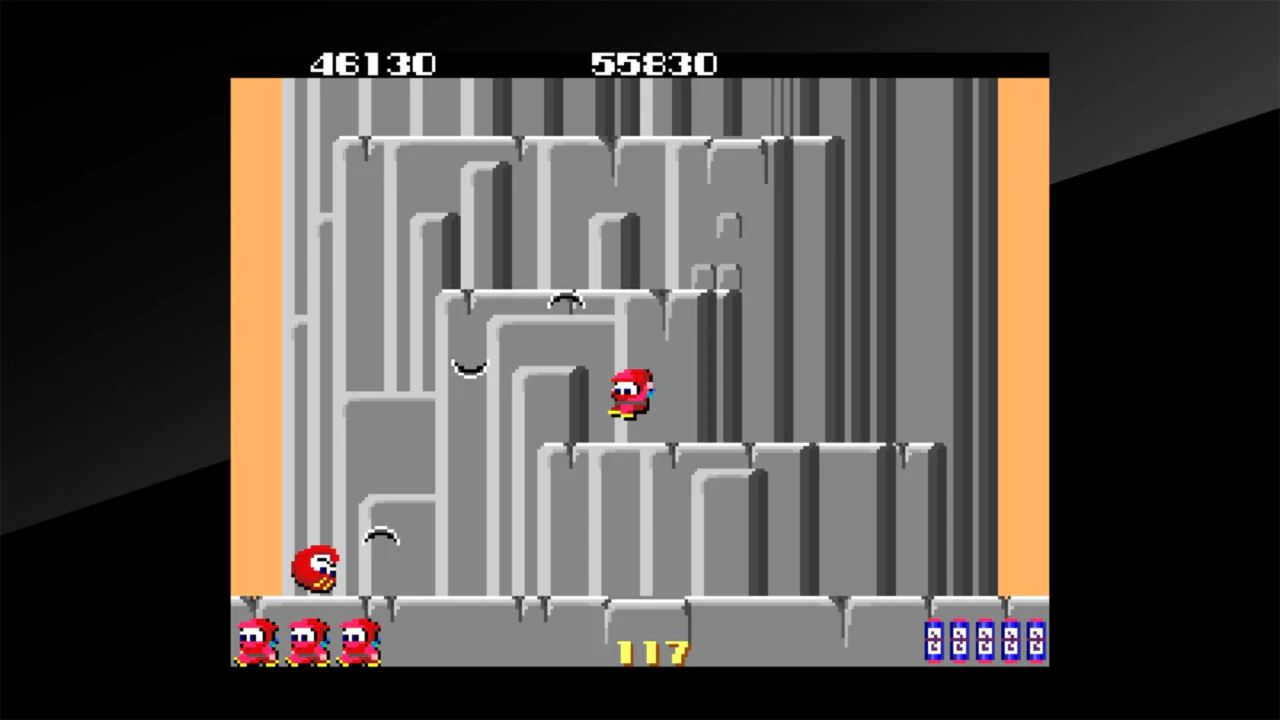Select the middle blue capsule icon bottom-right
This screenshot has height=720, width=1280.
(985, 642)
